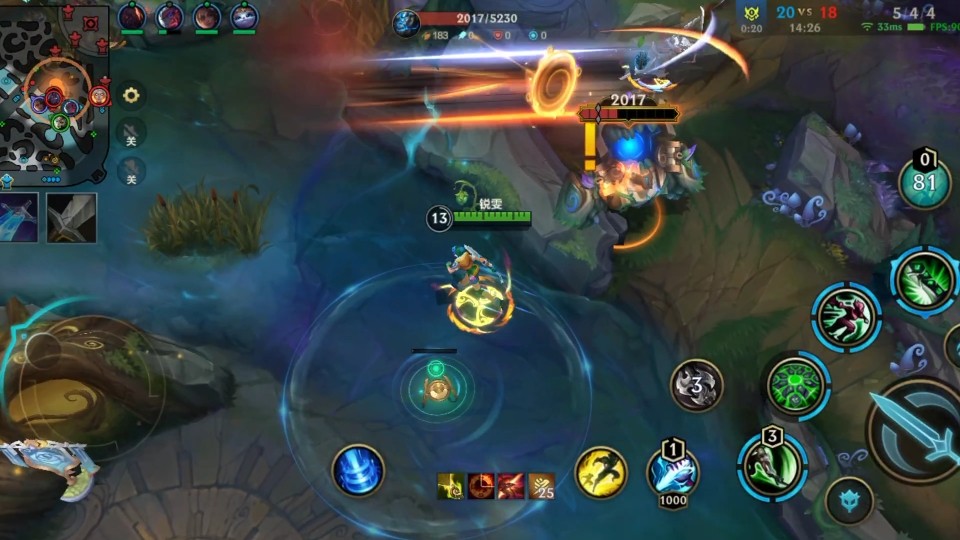Viewport: 960px width, 540px height.
Task: Buy the suggested blue sword item
Action: 19,218
